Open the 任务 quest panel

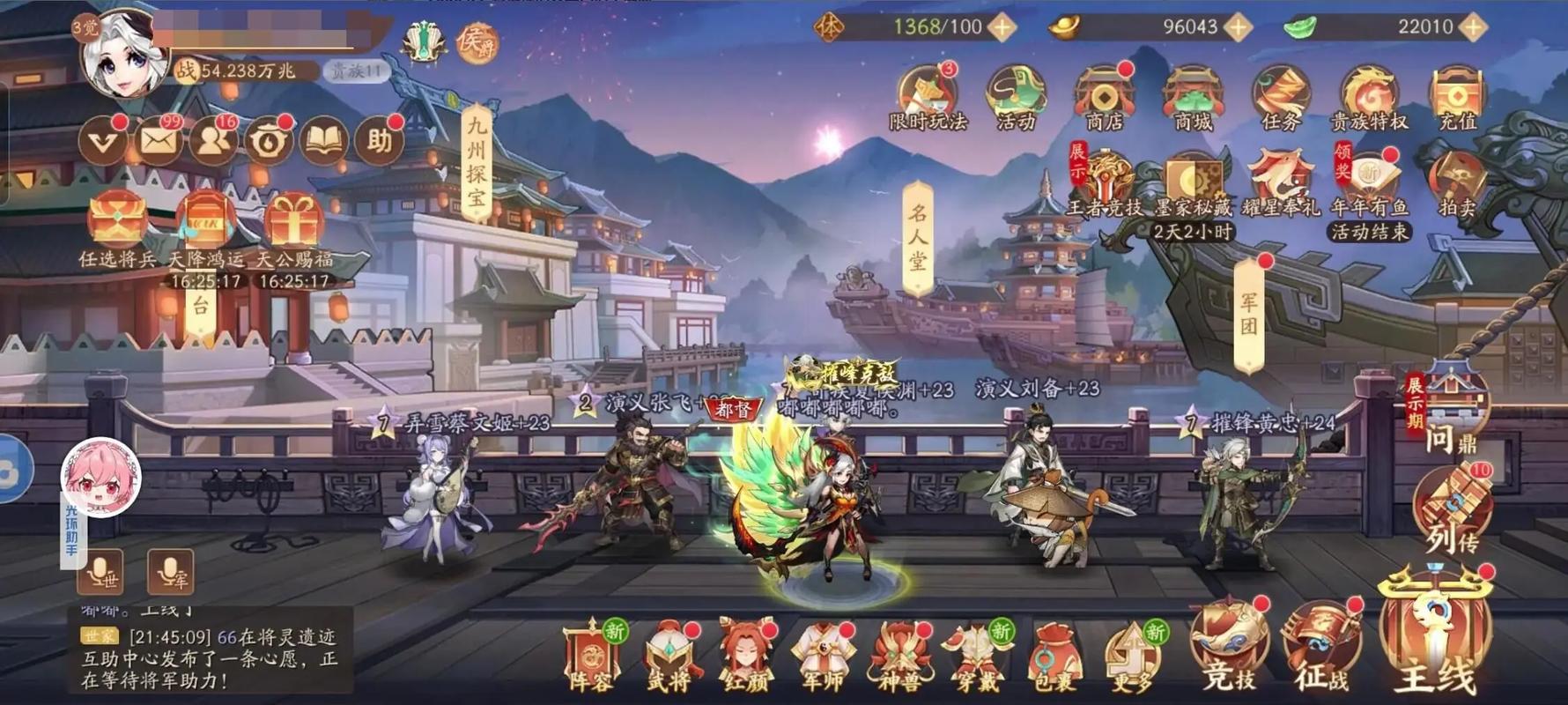pos(1282,93)
